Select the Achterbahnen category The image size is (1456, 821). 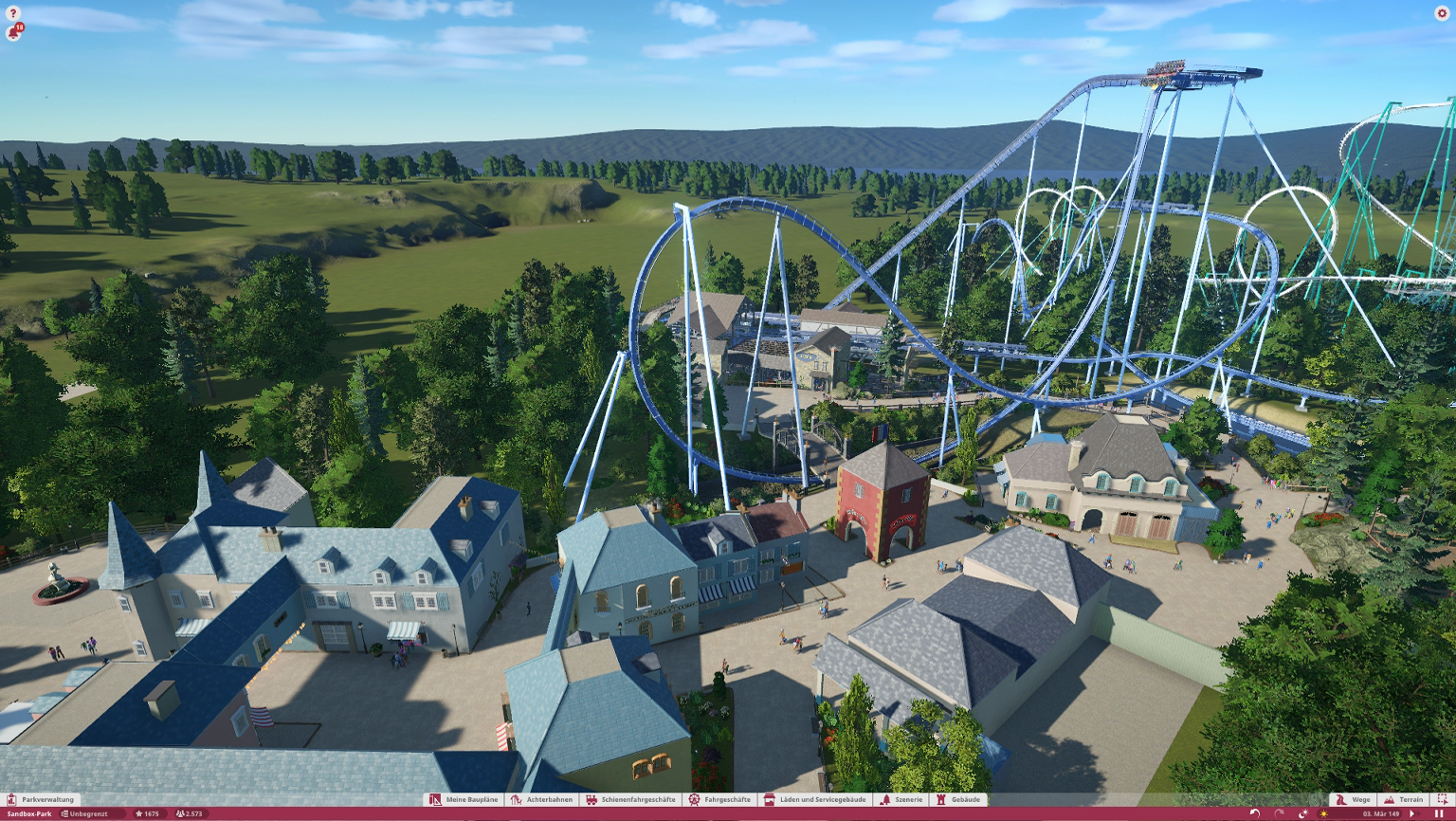(x=542, y=799)
